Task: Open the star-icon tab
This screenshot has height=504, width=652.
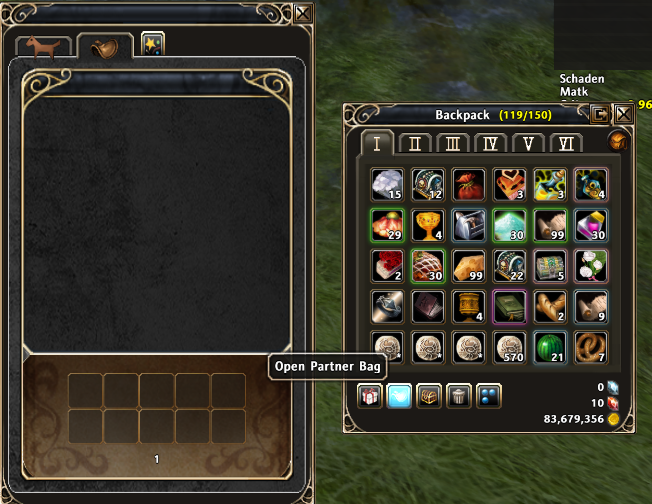Action: click(x=153, y=45)
